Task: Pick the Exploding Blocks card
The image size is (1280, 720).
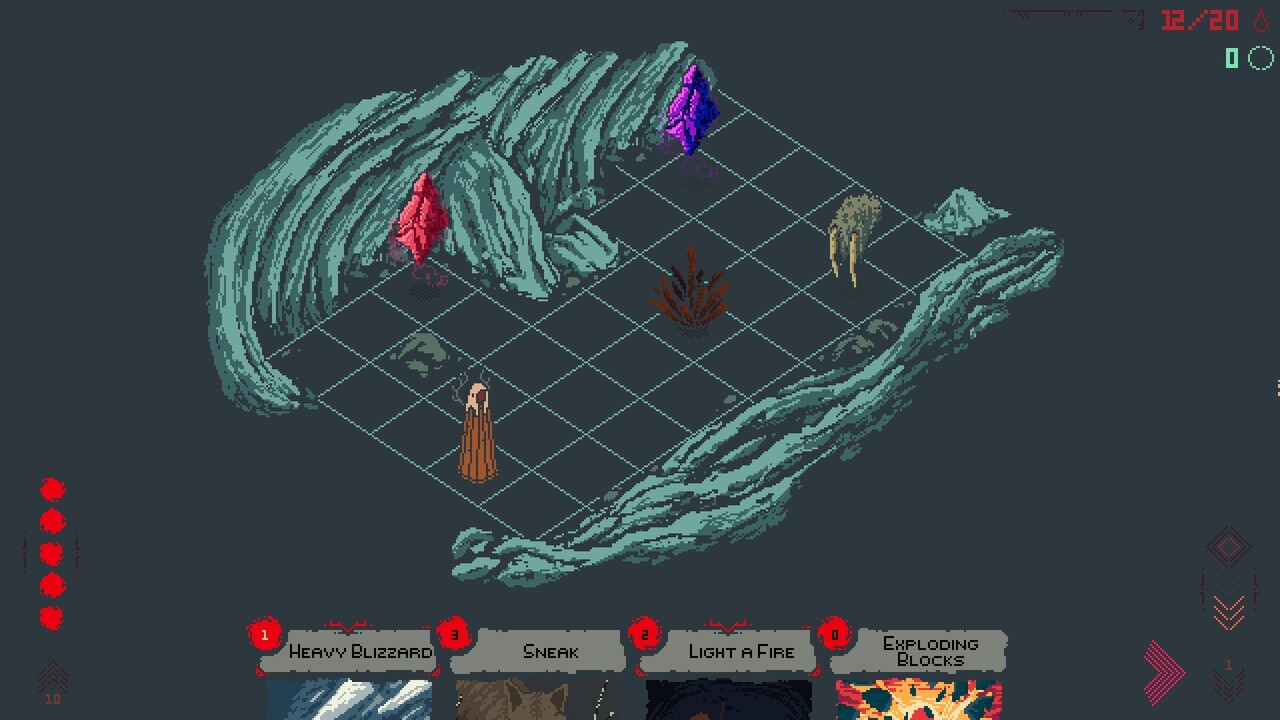Action: click(918, 670)
